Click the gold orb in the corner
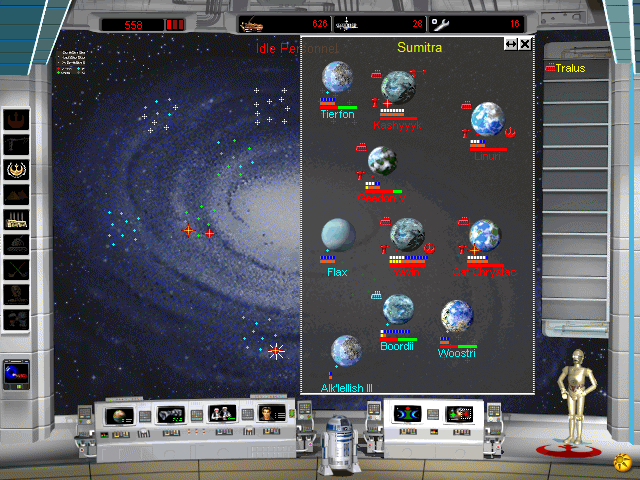640x480 pixels. click(622, 461)
